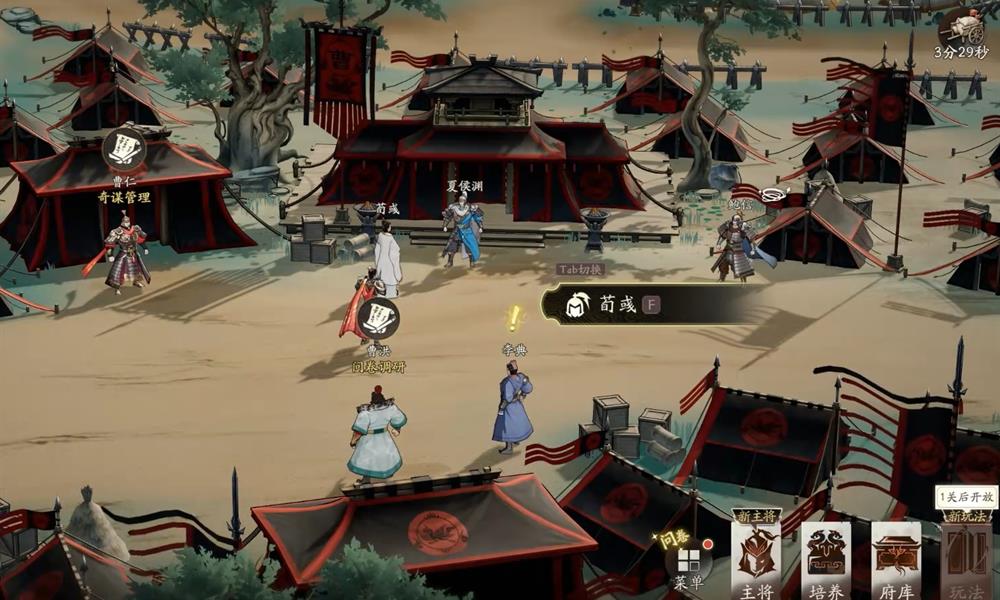Open the 主将 commander panel
Image resolution: width=1000 pixels, height=600 pixels.
755,561
